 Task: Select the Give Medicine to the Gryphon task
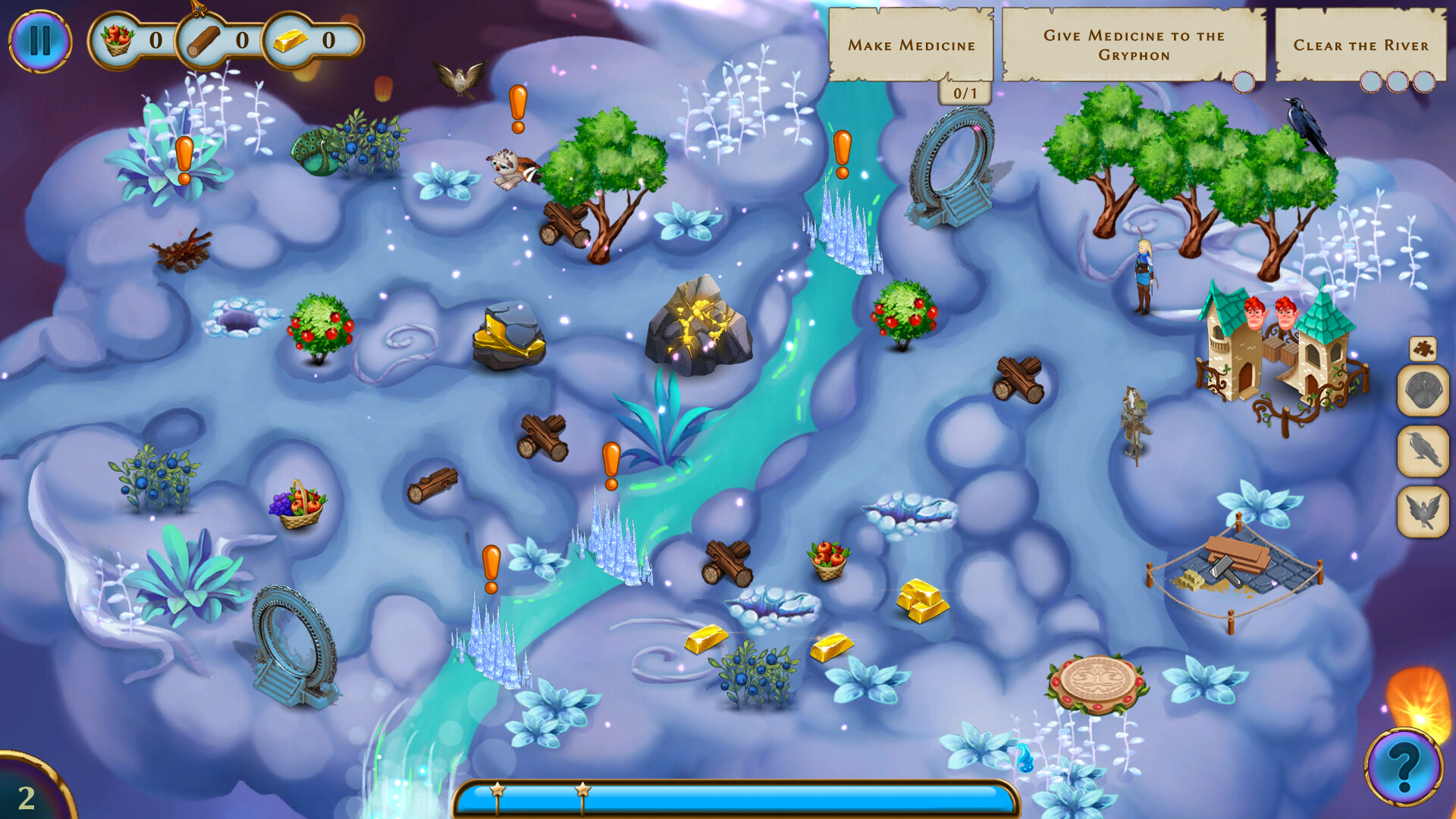(x=1136, y=43)
